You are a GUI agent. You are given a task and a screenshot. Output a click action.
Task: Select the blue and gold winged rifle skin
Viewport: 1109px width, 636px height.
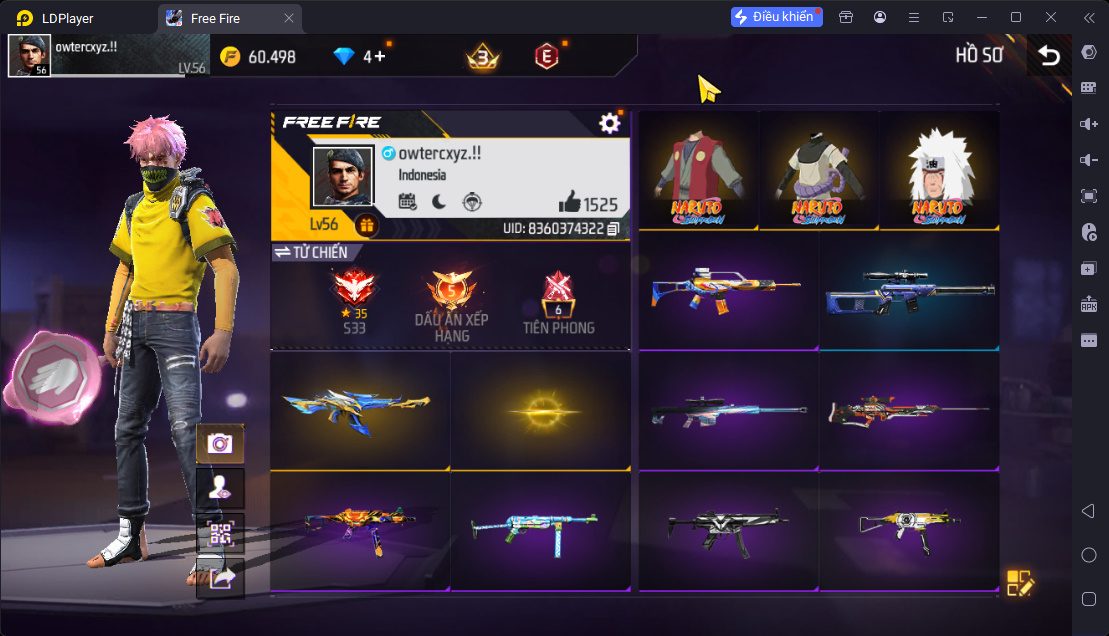point(358,407)
